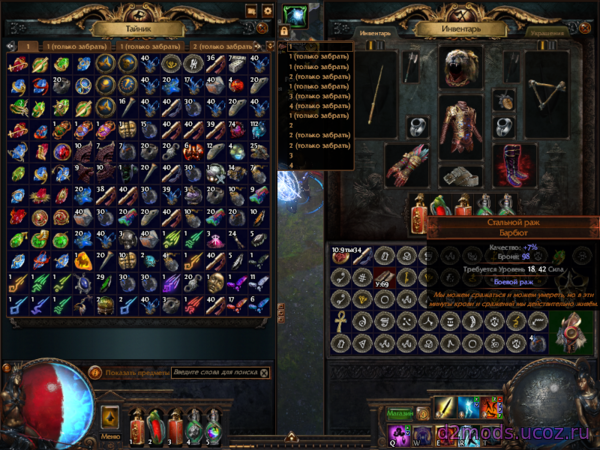
Task: Click the bear head helmet slot
Action: click(x=460, y=68)
